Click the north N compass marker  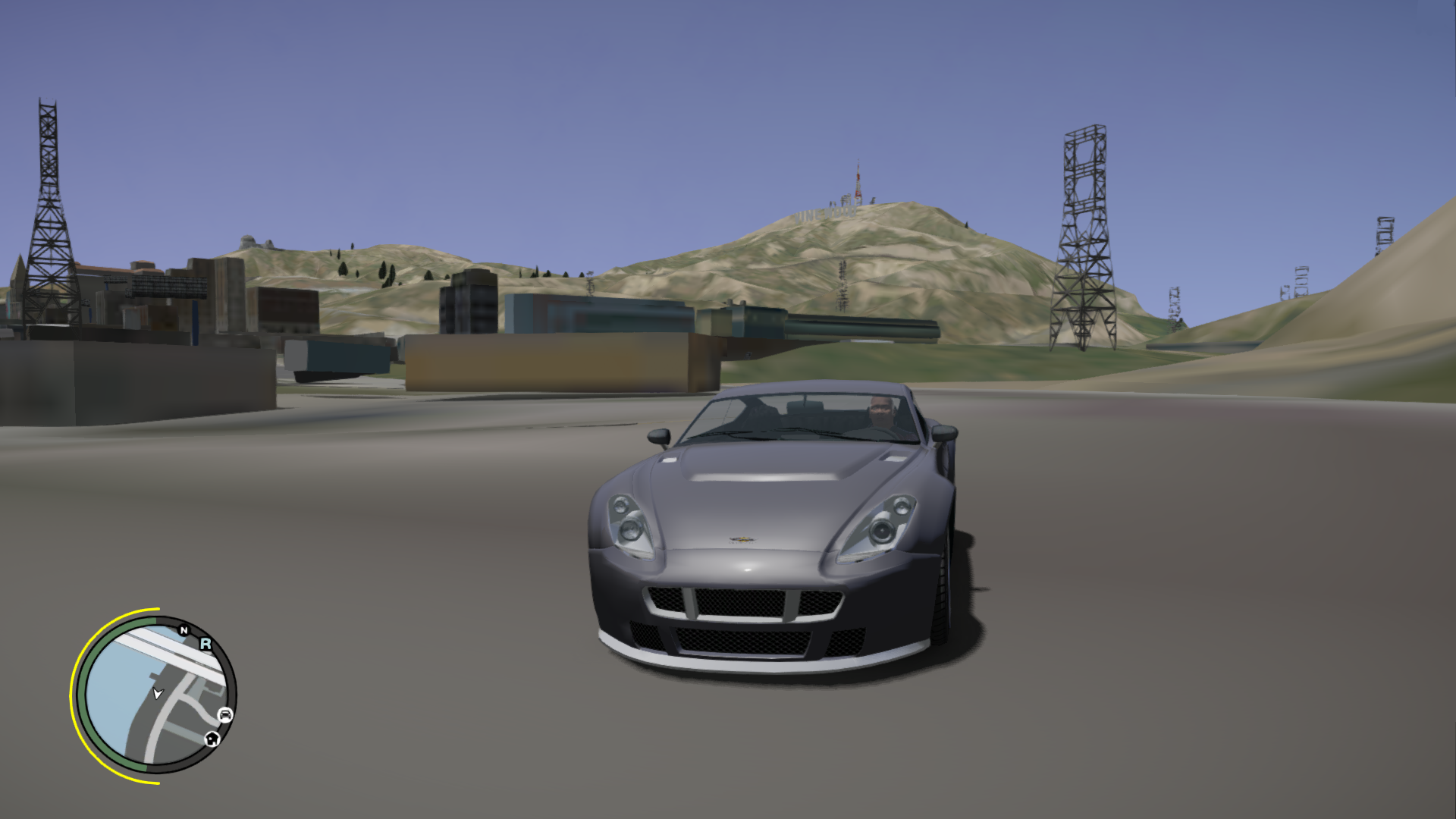click(184, 630)
